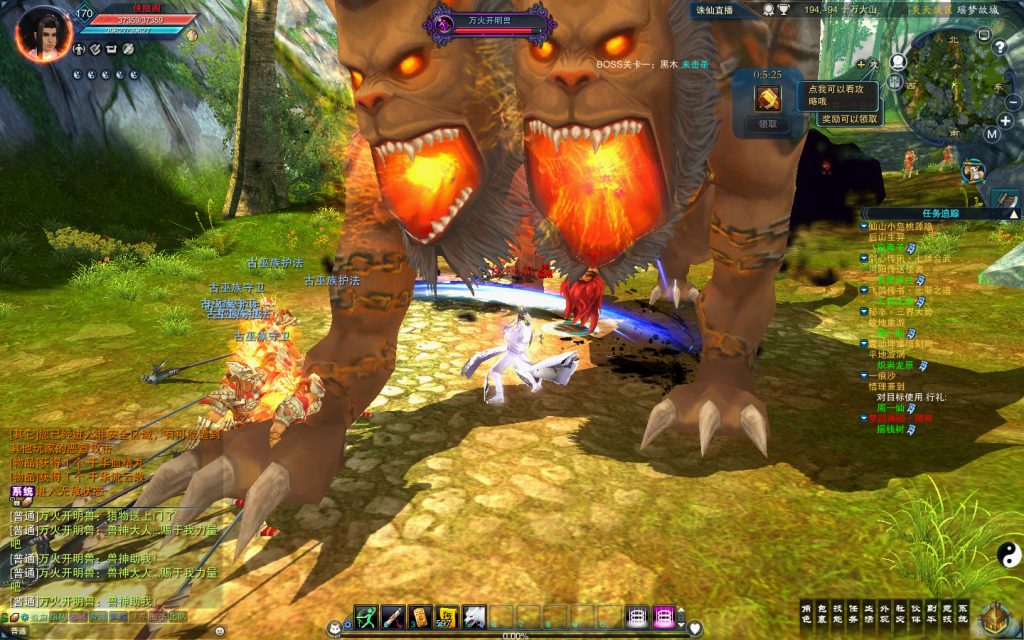Viewport: 1024px width, 640px height.
Task: Open the world map with M button
Action: [991, 133]
